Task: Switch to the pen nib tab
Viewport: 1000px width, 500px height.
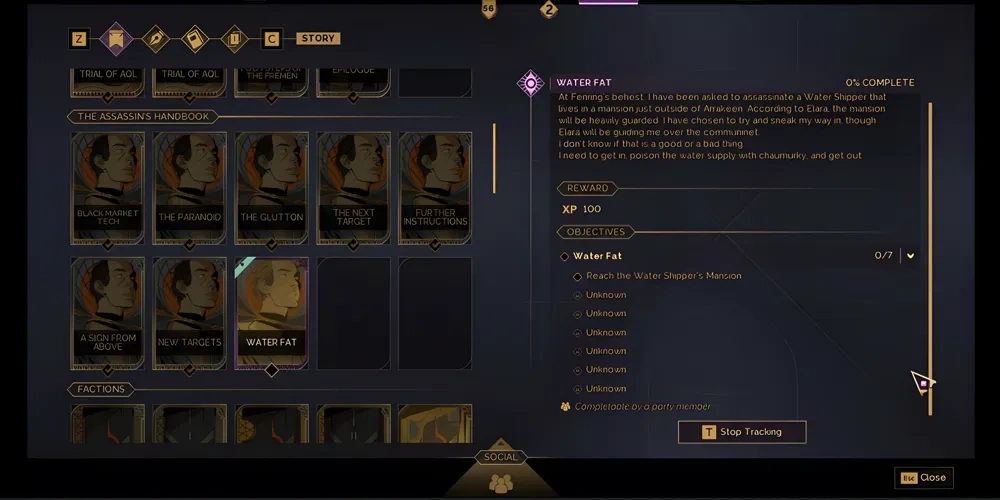Action: 156,39
